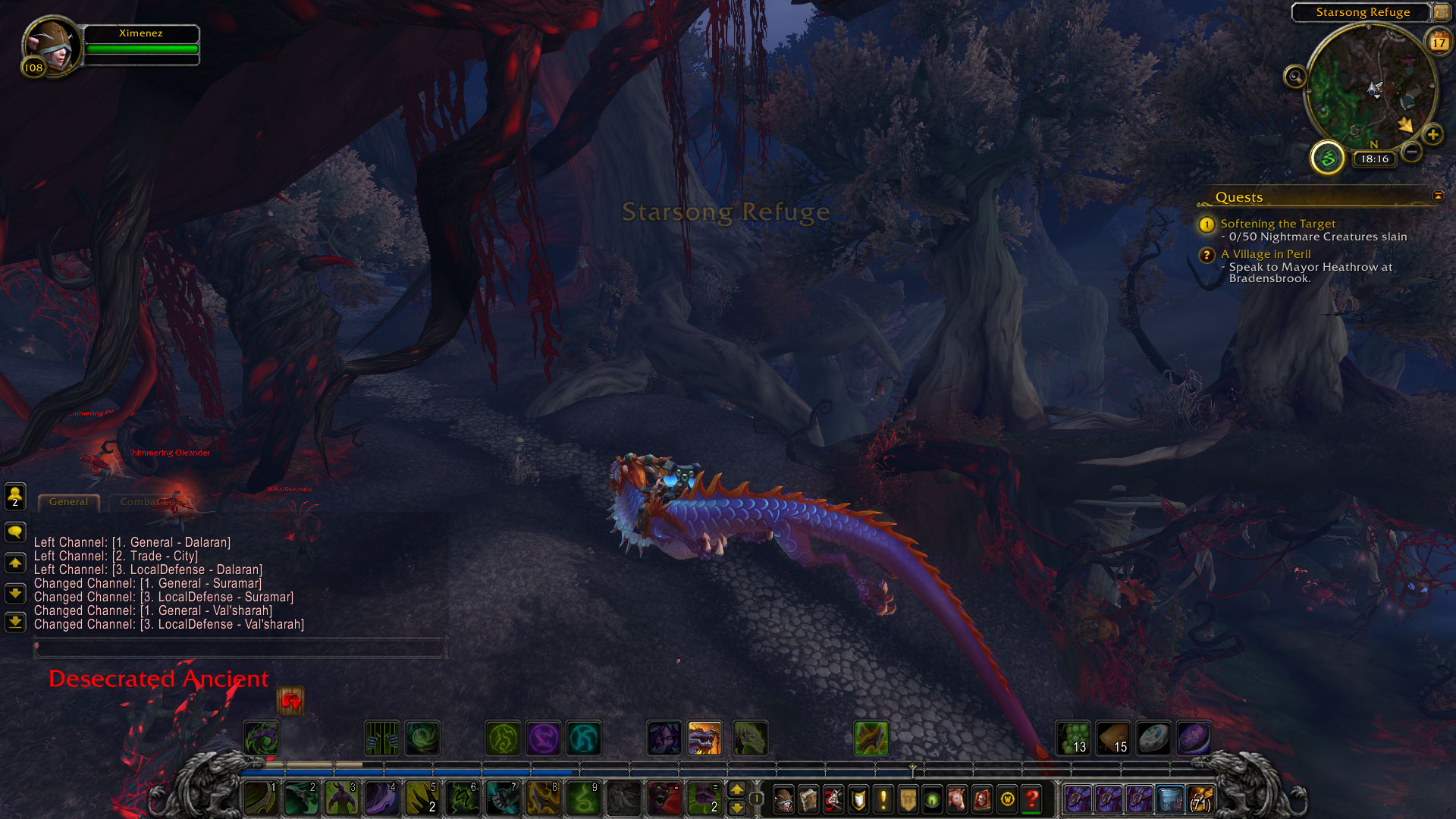Screen dimensions: 1456x819
Task: Activate the orange dragon mount ability
Action: pyautogui.click(x=704, y=738)
